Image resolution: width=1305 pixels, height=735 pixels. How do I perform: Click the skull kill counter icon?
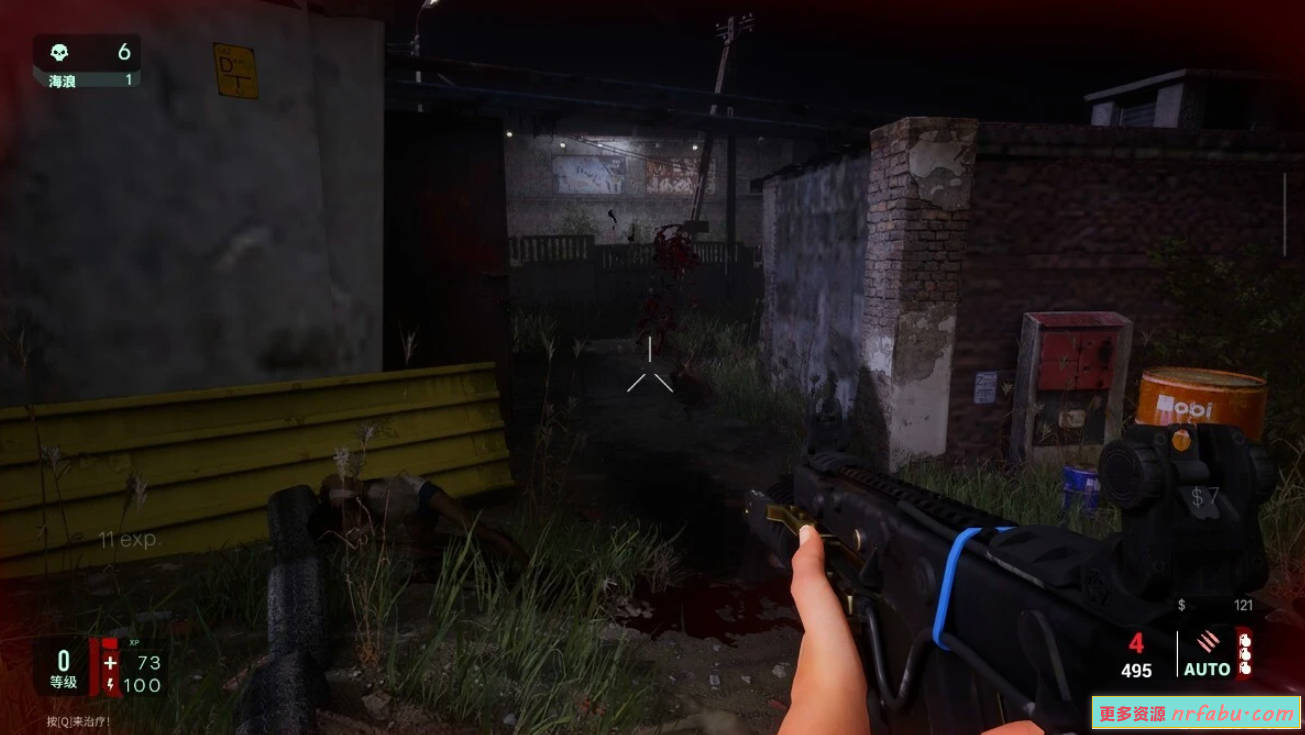(59, 52)
